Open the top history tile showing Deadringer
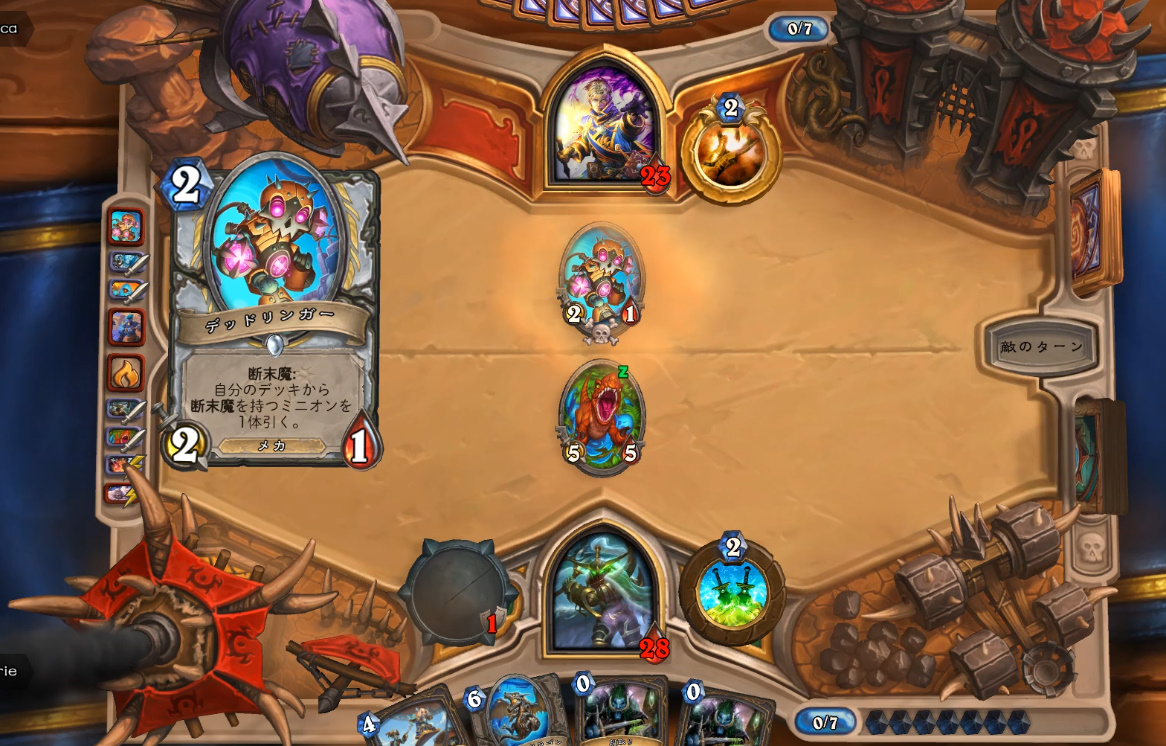 (126, 227)
